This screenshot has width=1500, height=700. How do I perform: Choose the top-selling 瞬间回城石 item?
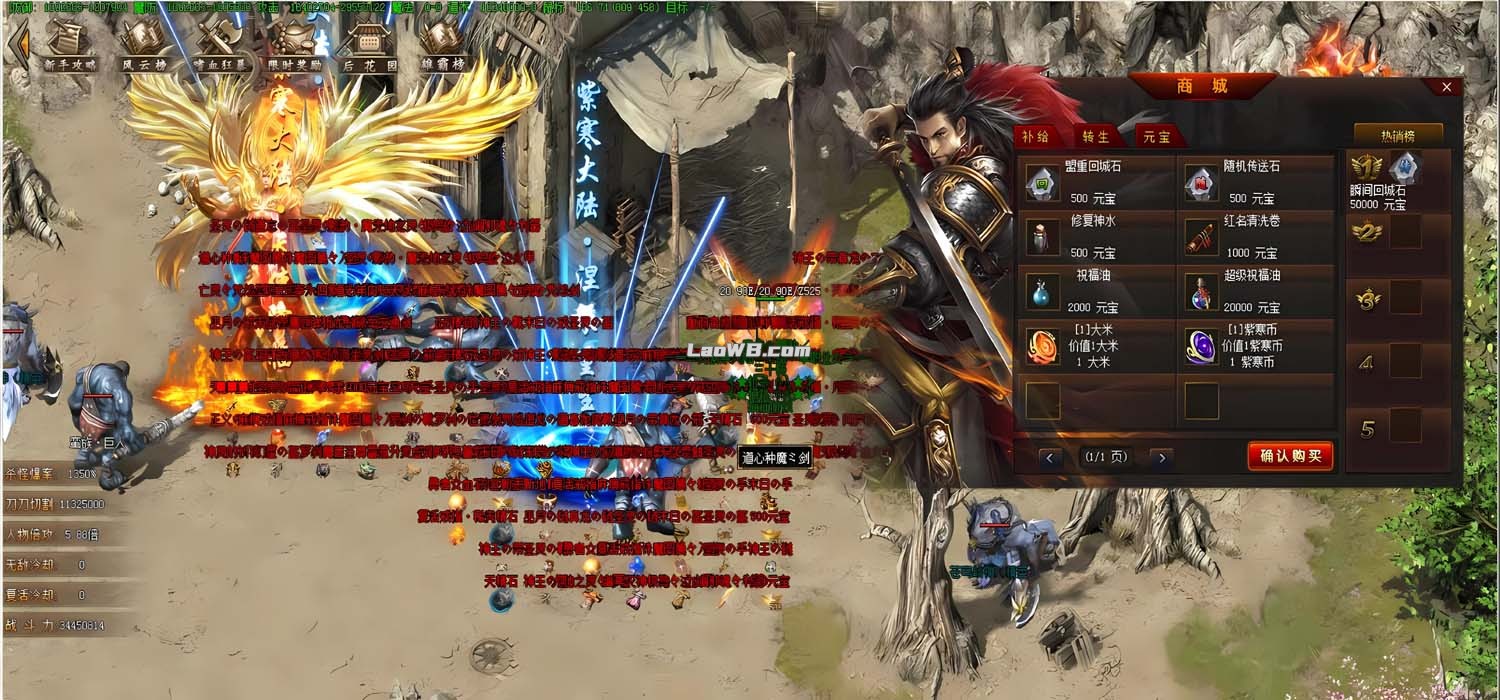(1405, 168)
